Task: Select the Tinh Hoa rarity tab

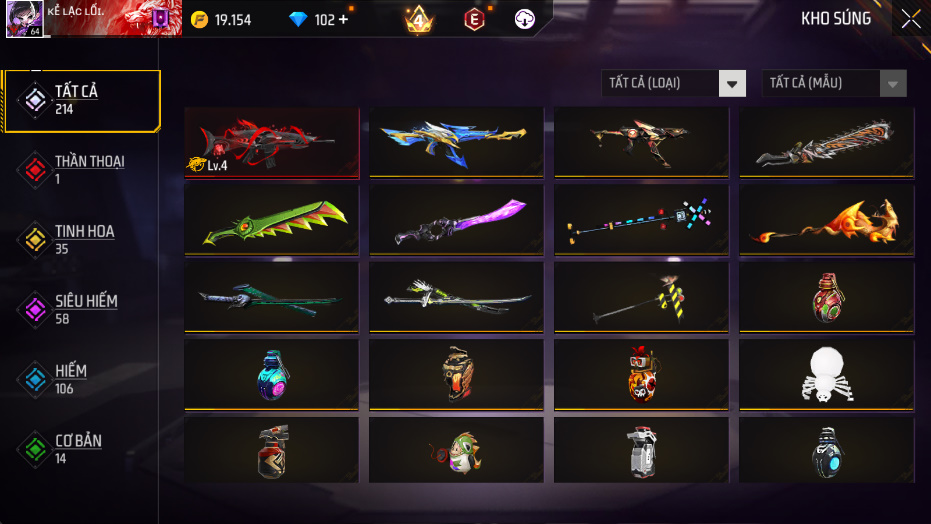Action: pyautogui.click(x=80, y=239)
